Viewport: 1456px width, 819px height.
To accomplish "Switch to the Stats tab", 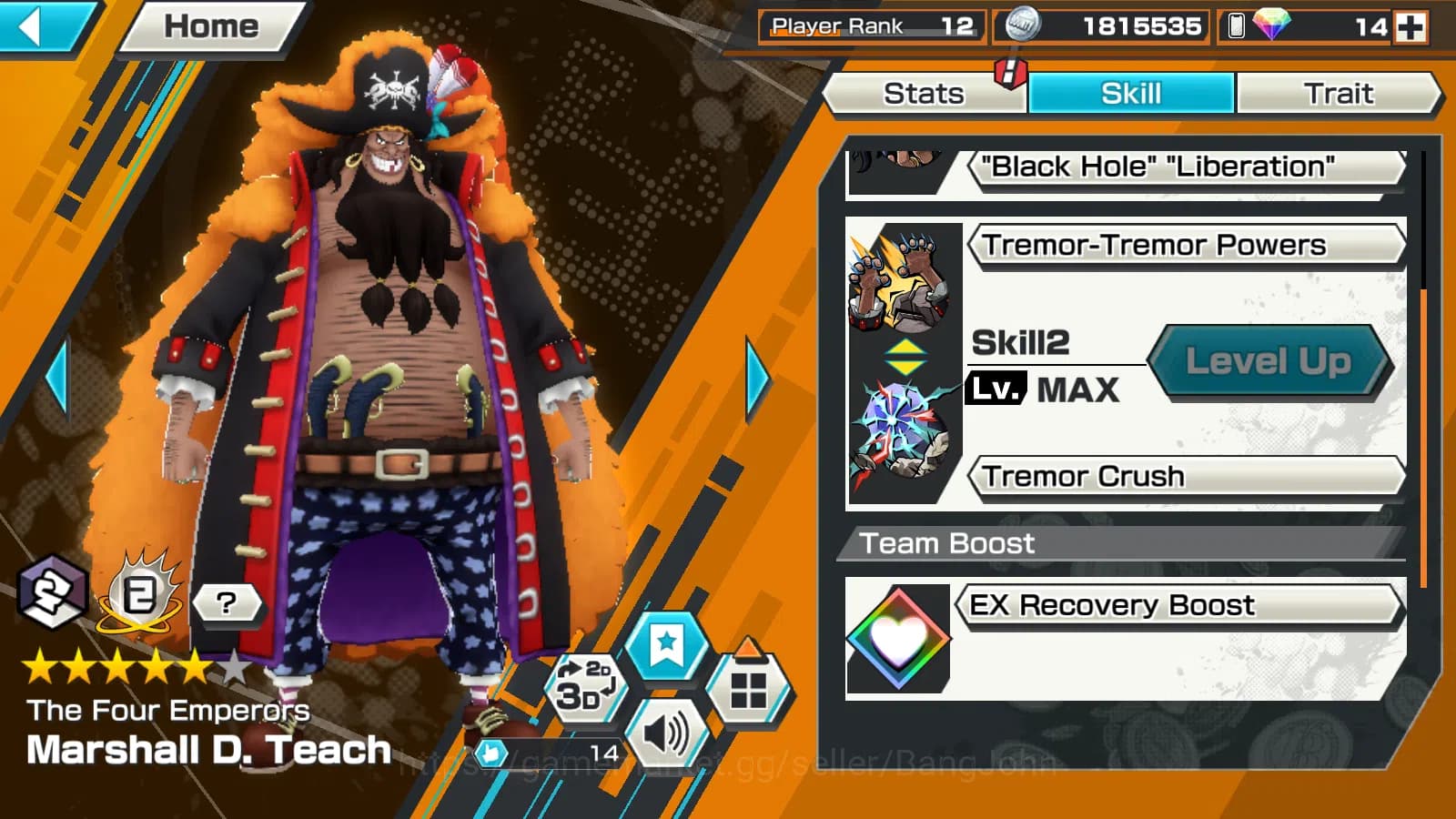I will click(x=925, y=93).
